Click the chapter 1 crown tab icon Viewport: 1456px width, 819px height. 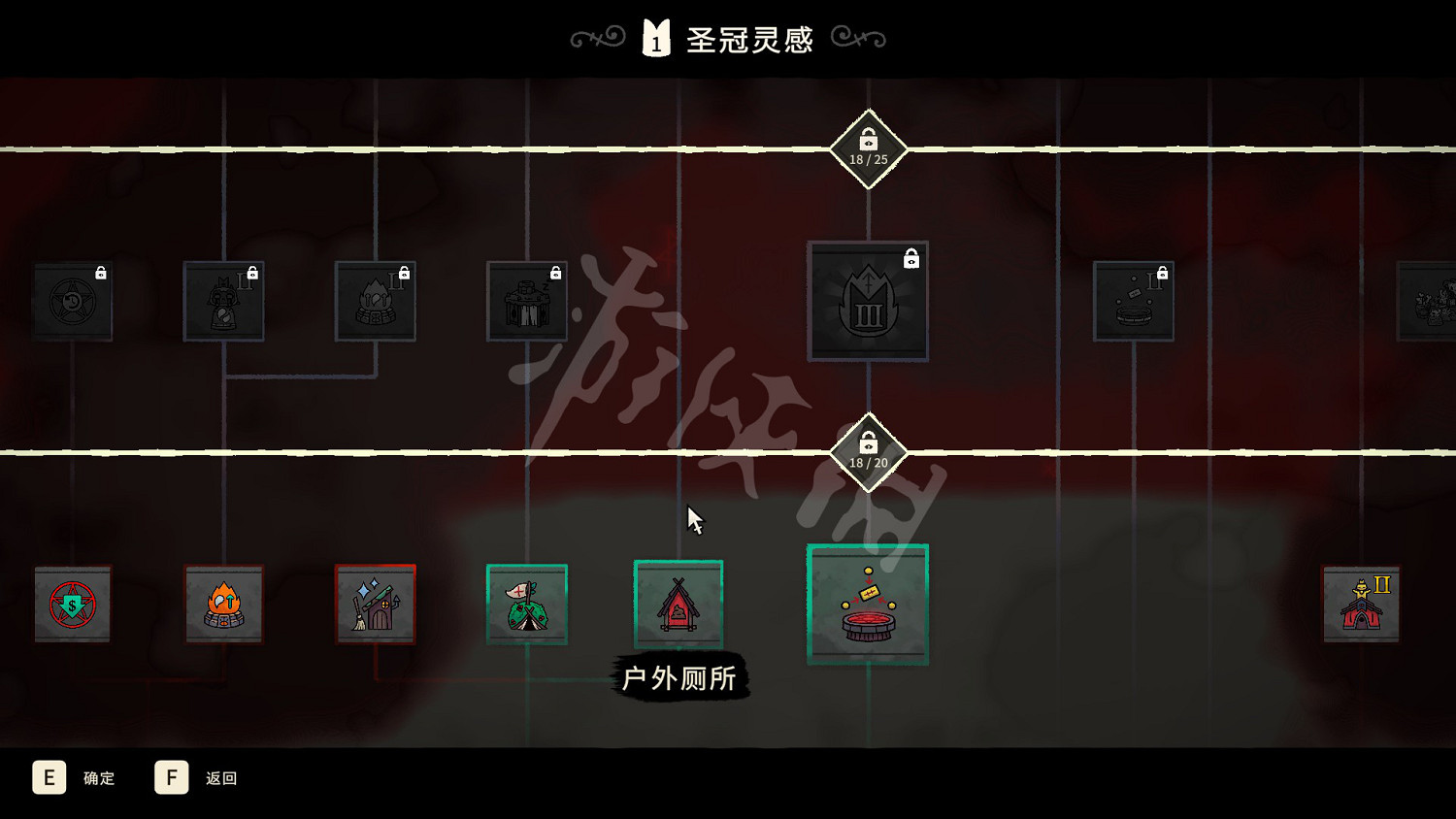coord(656,38)
